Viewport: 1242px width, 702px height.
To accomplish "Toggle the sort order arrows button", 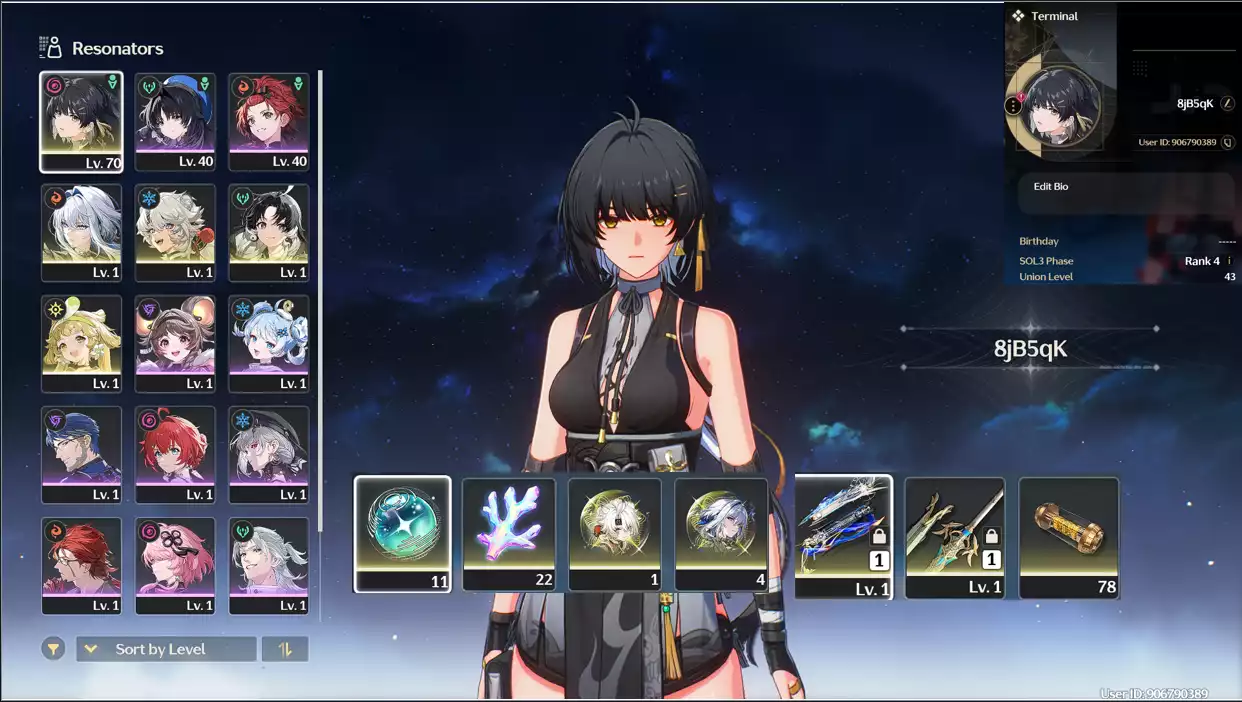I will [x=285, y=649].
